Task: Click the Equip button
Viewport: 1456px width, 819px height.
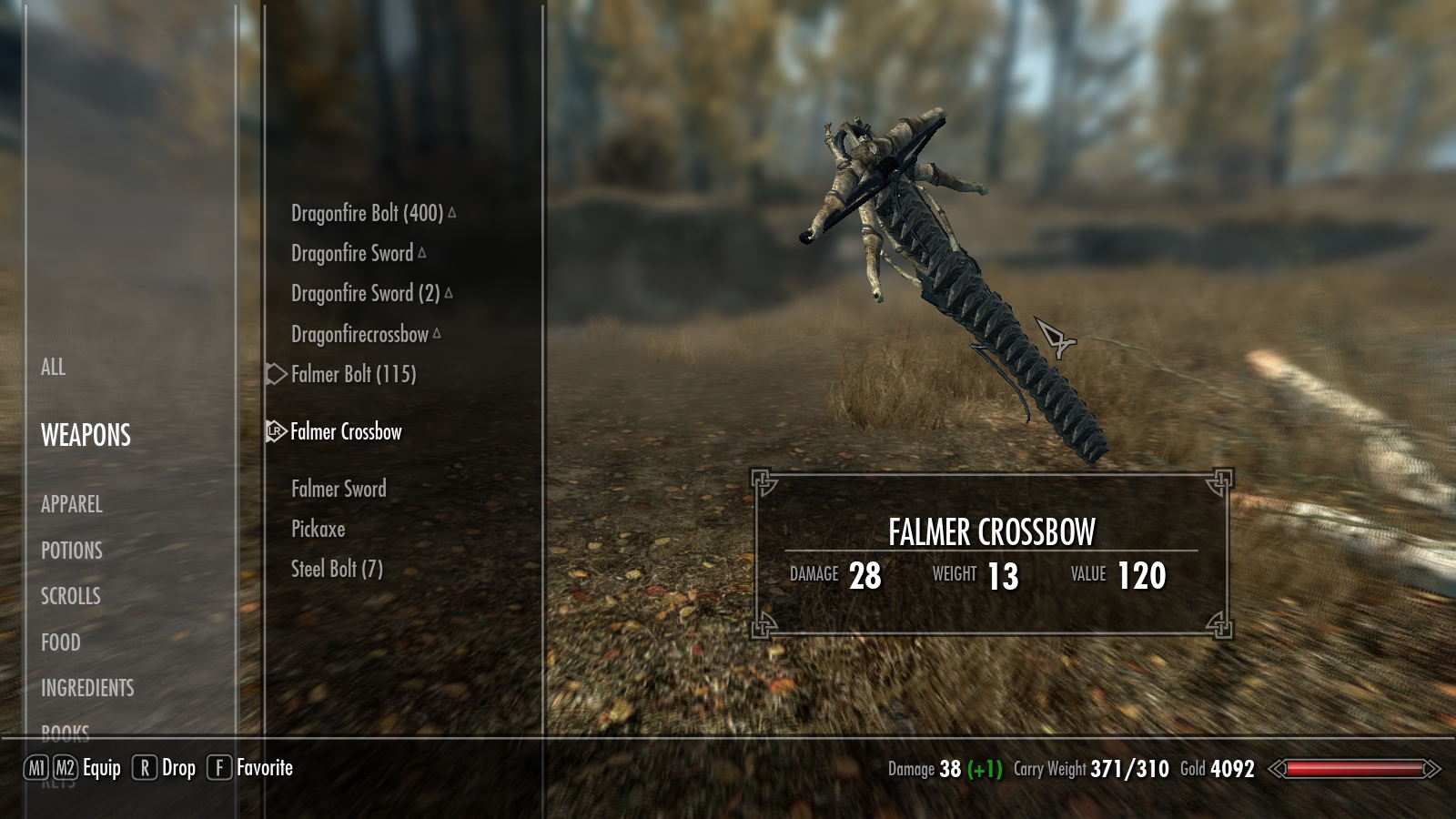Action: (101, 769)
